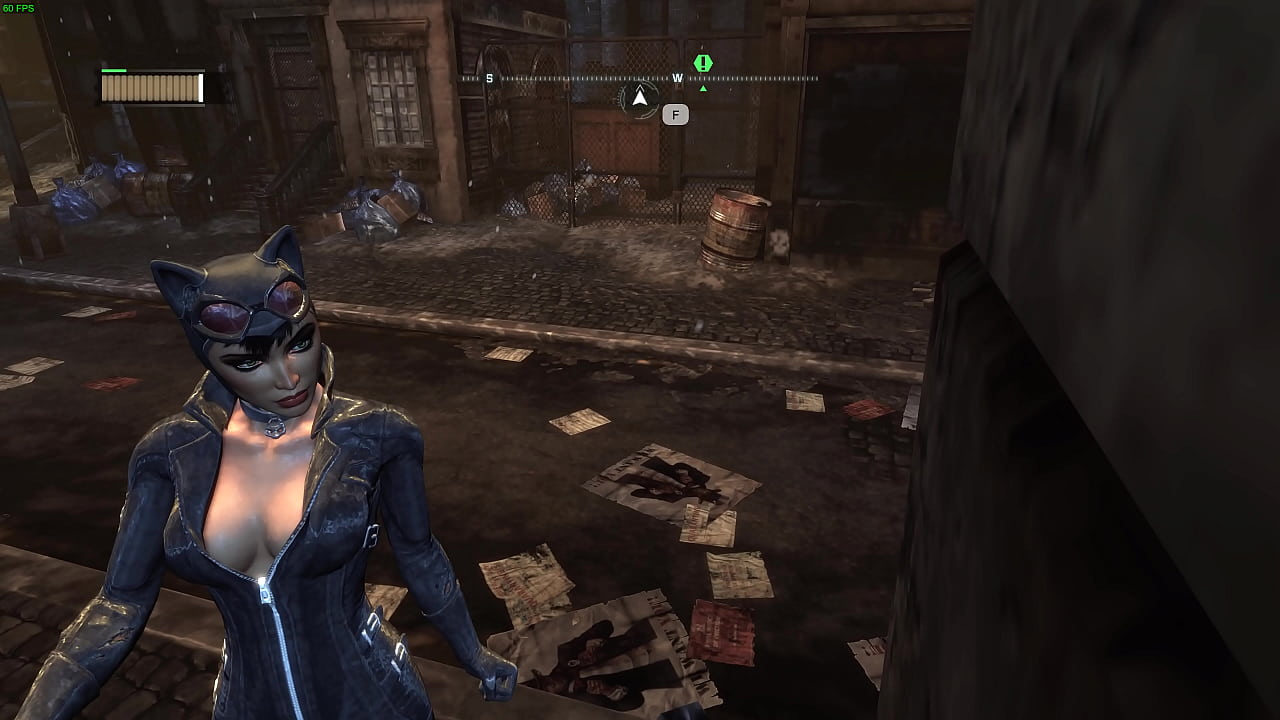
Task: Select the white heading arrow compass icon
Action: (x=639, y=98)
